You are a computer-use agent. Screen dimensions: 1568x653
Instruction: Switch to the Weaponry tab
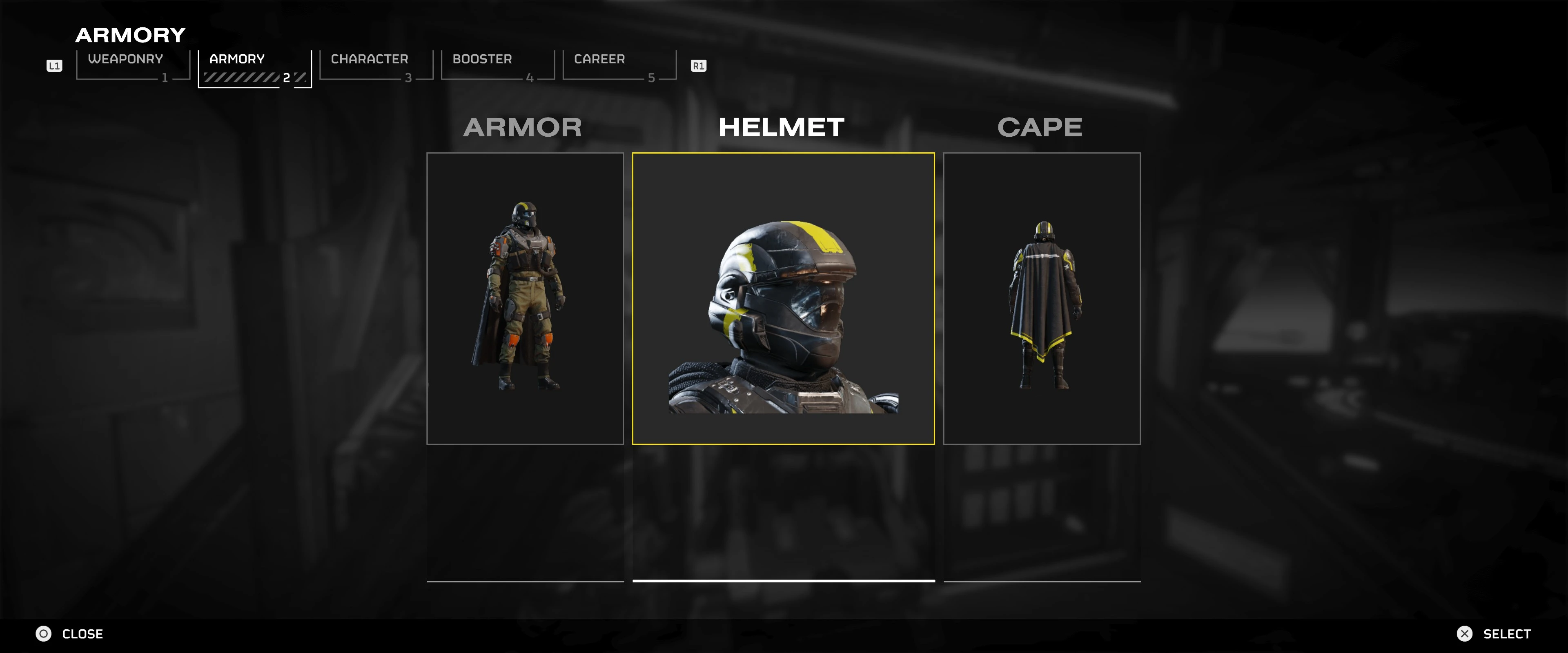(x=133, y=65)
